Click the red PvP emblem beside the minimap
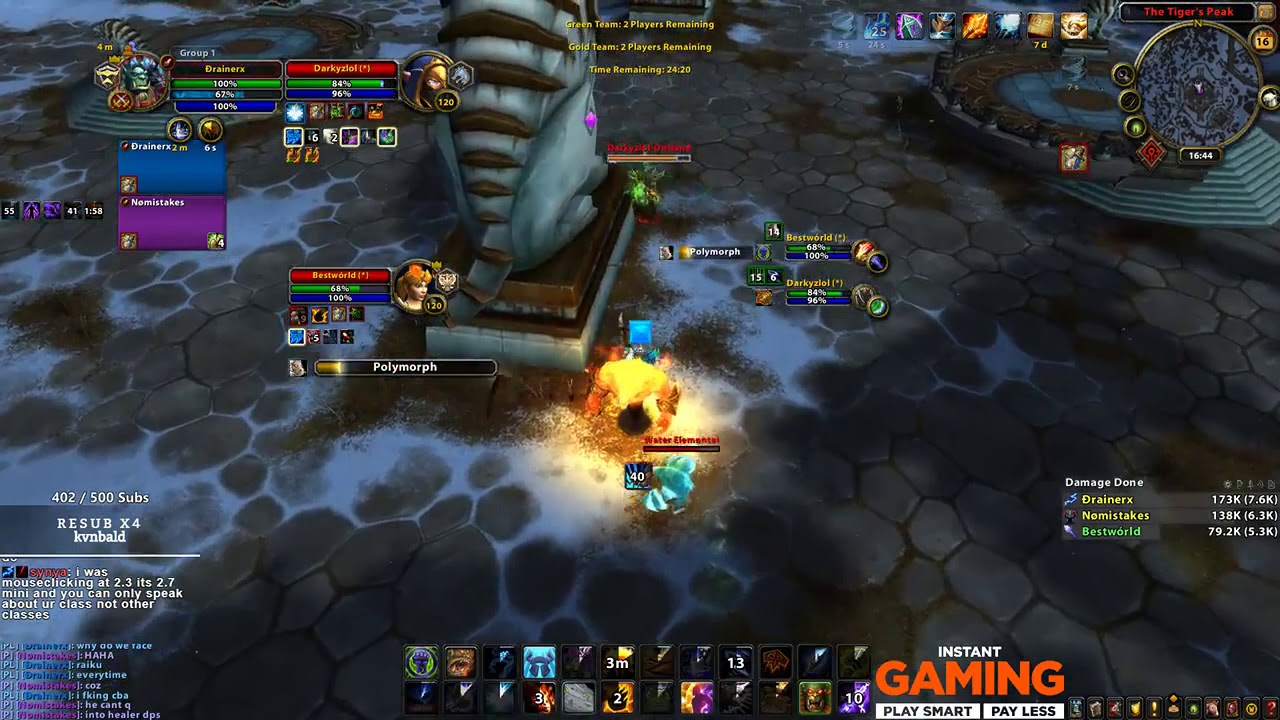Viewport: 1280px width, 720px height. 1151,153
